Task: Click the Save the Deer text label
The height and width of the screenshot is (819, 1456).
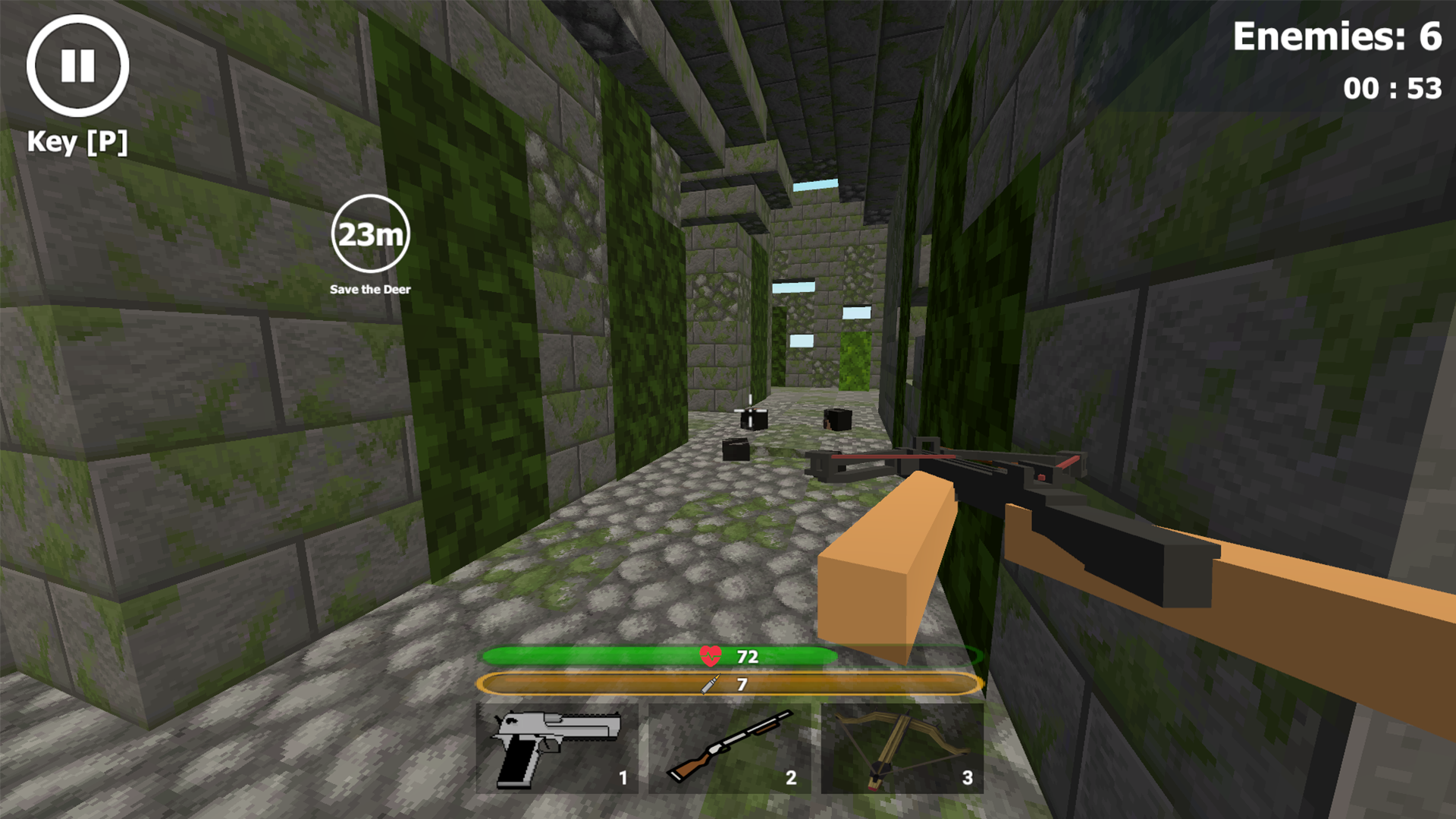Action: [x=369, y=289]
